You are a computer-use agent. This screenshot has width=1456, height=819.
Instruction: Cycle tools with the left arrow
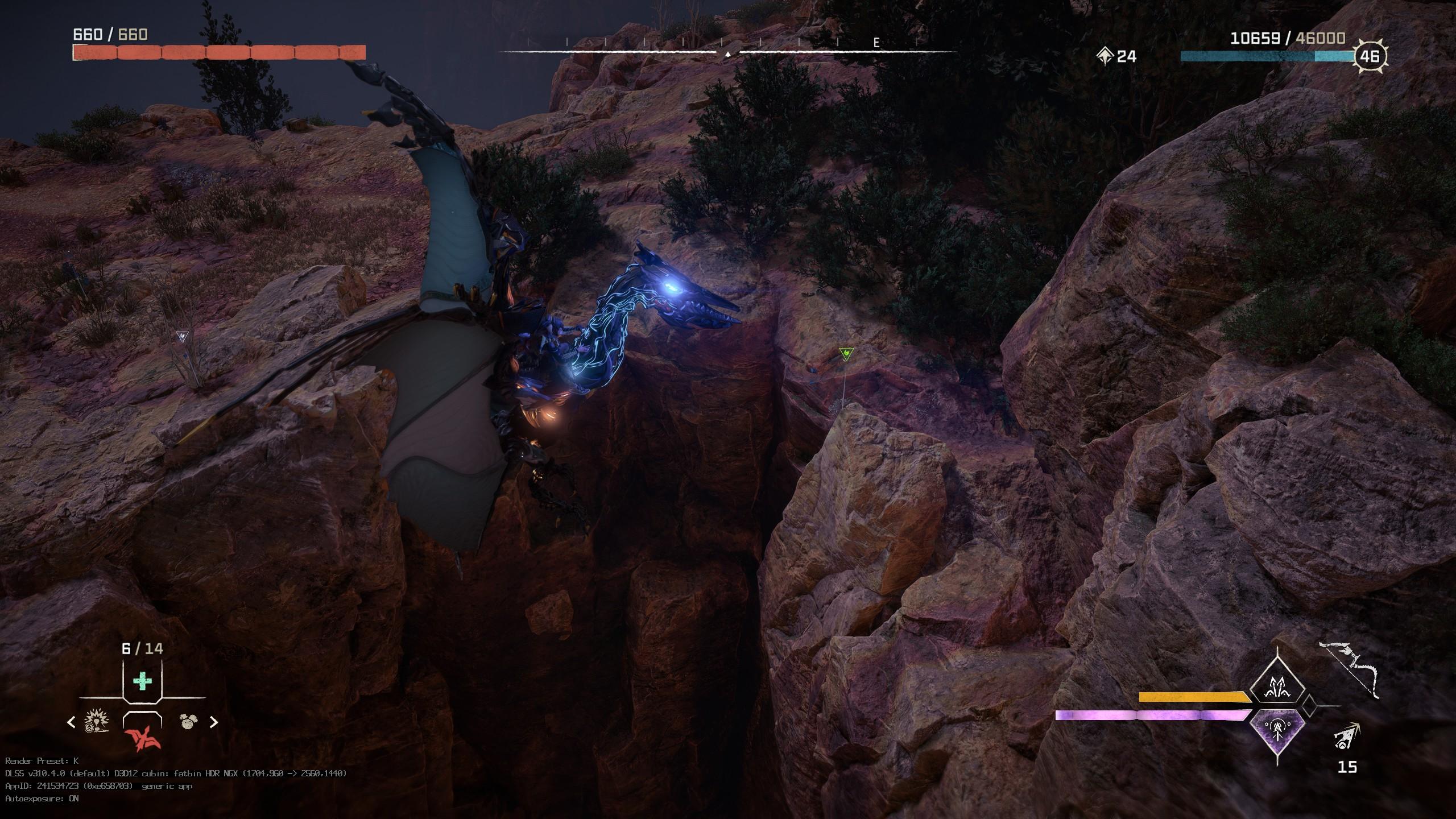click(71, 722)
